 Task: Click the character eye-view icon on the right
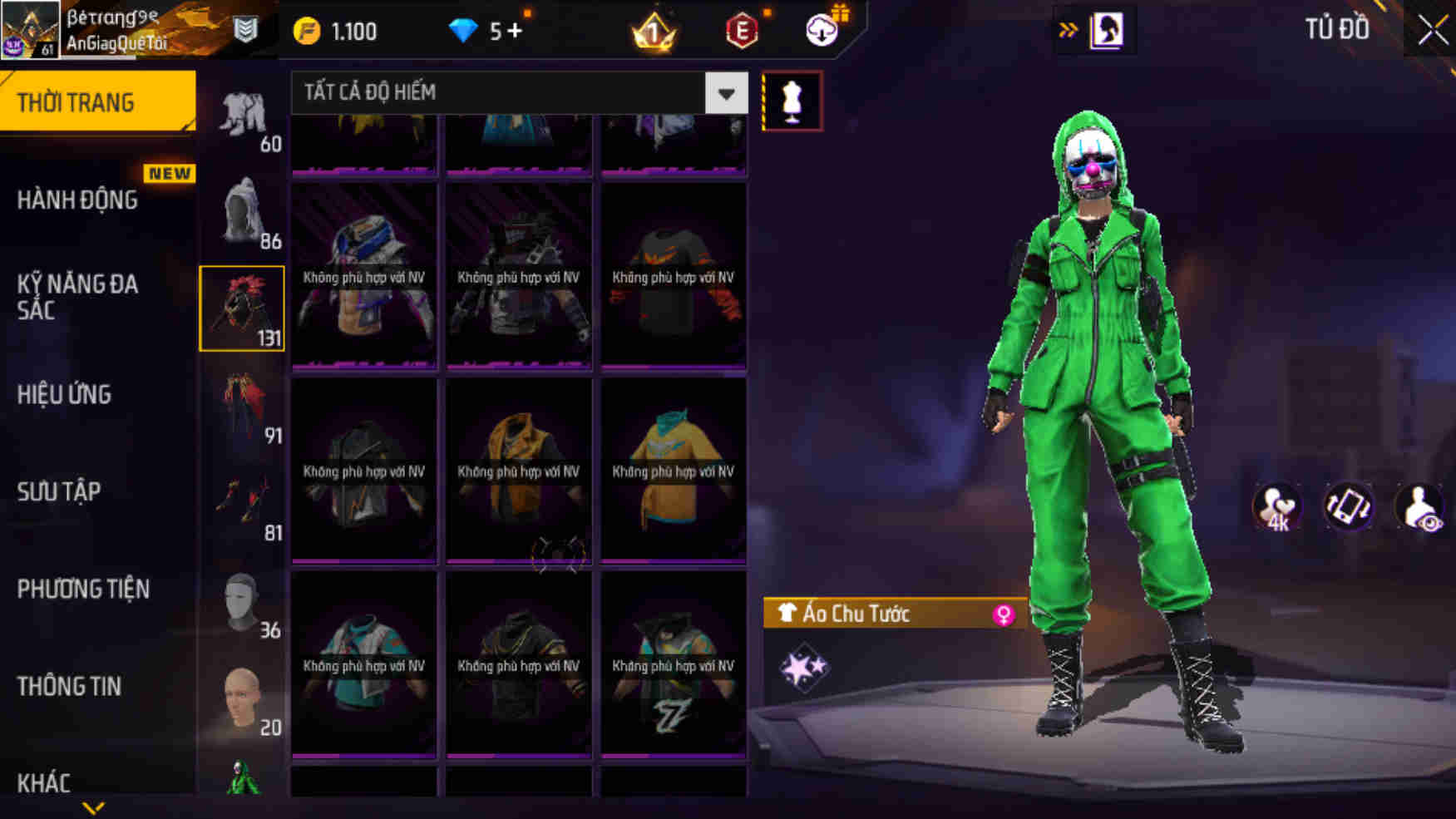[x=1419, y=507]
